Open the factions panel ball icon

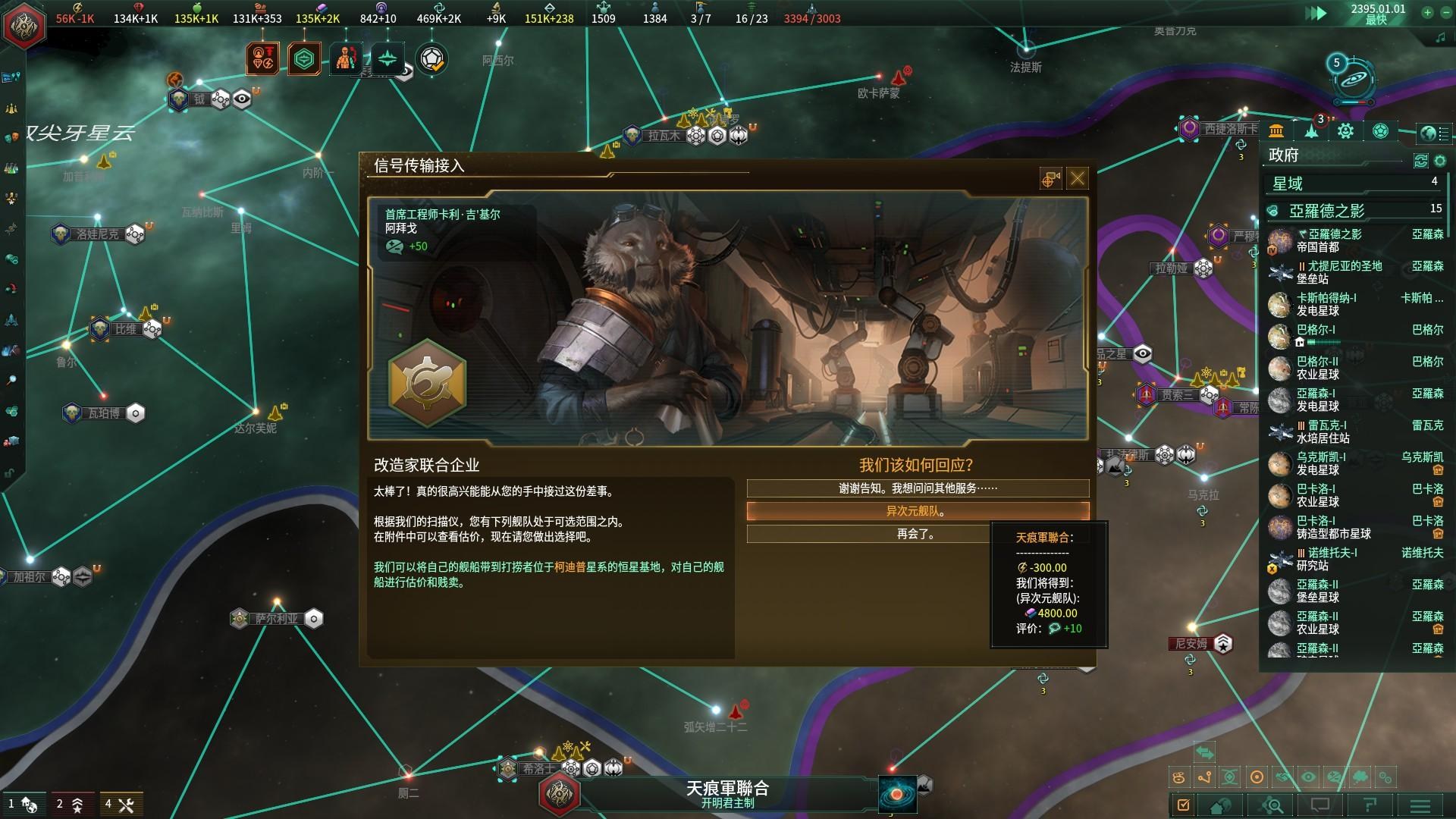click(x=1380, y=130)
